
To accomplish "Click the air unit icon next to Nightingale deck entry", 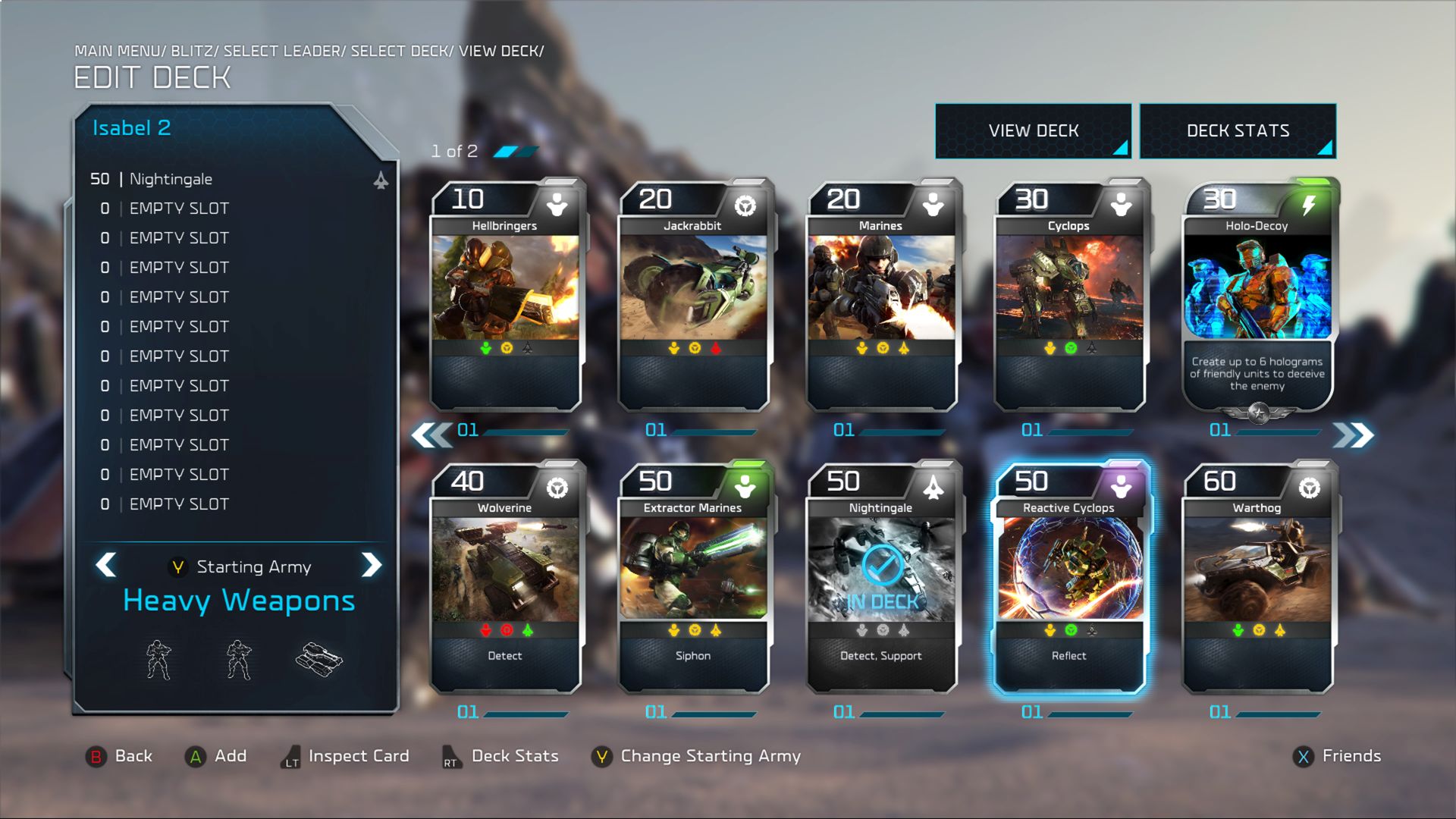I will (x=381, y=180).
